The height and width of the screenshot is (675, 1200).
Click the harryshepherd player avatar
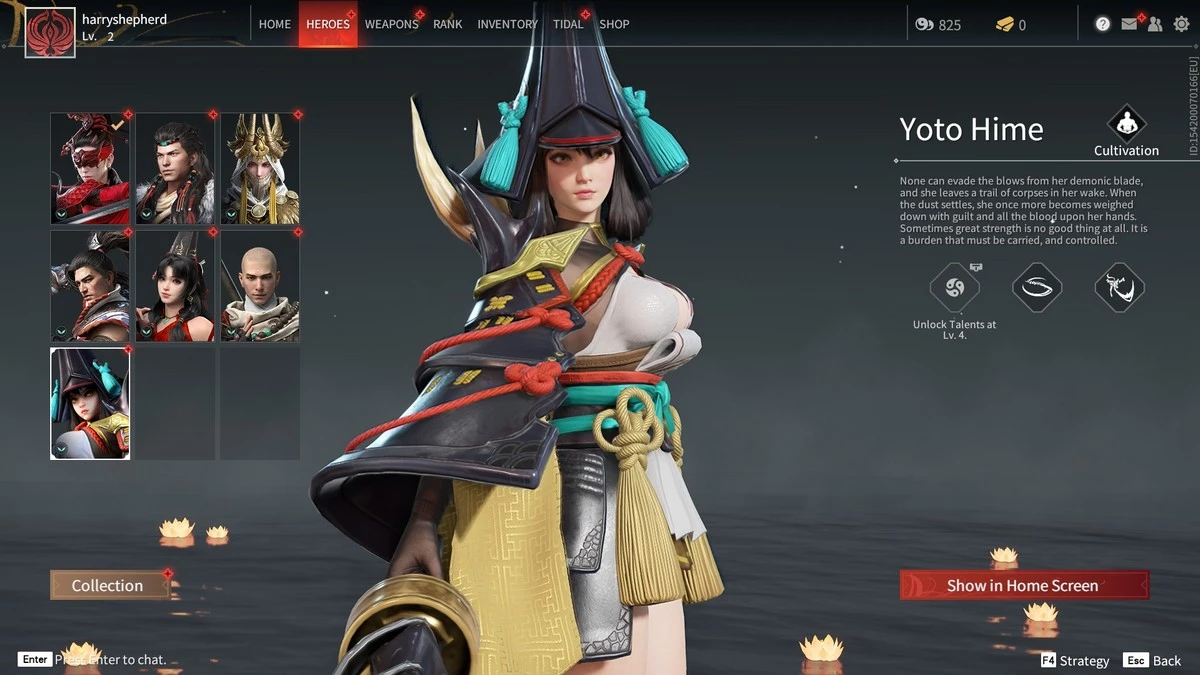pos(50,33)
